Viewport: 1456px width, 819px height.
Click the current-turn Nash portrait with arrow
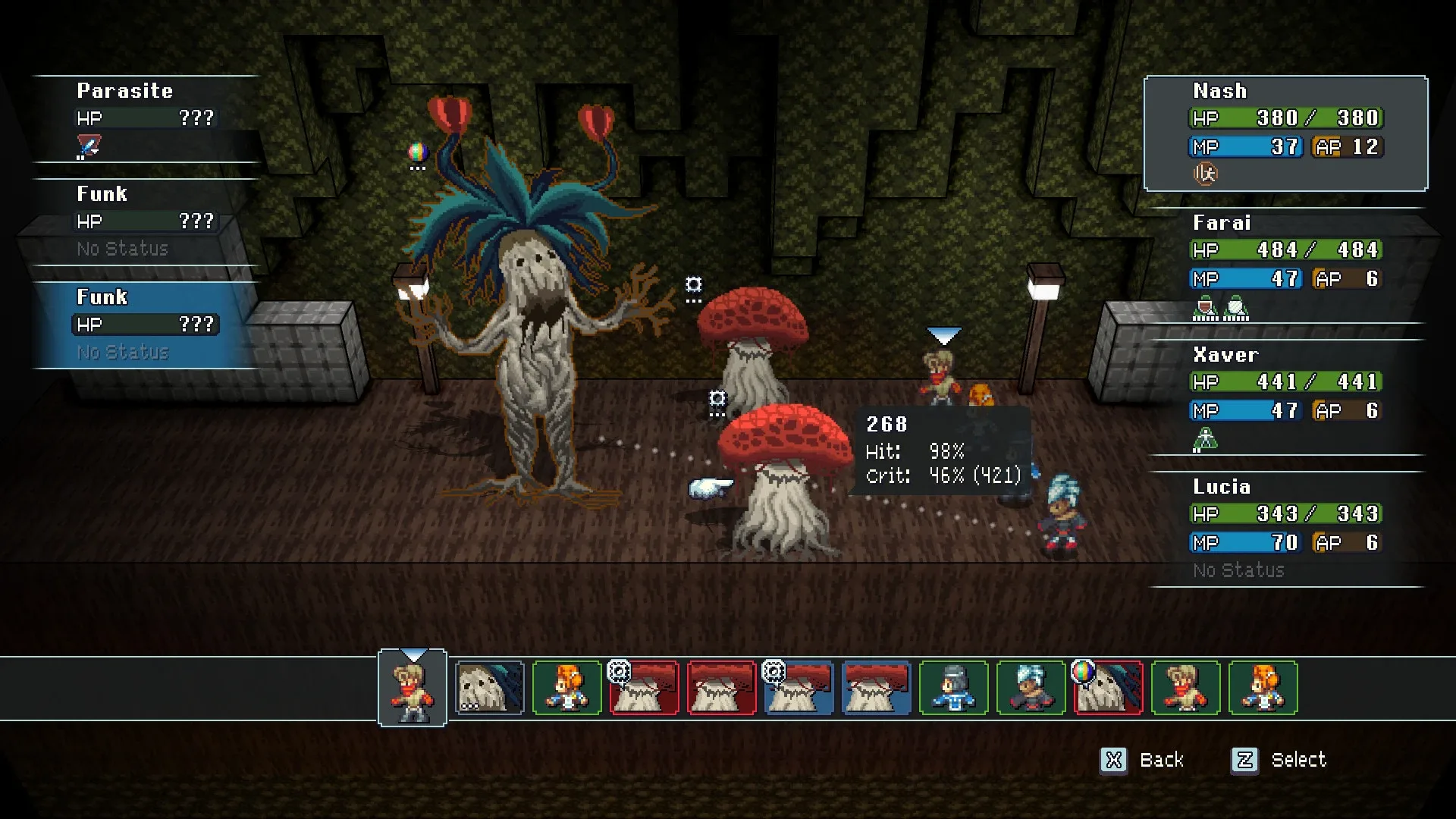(x=413, y=689)
